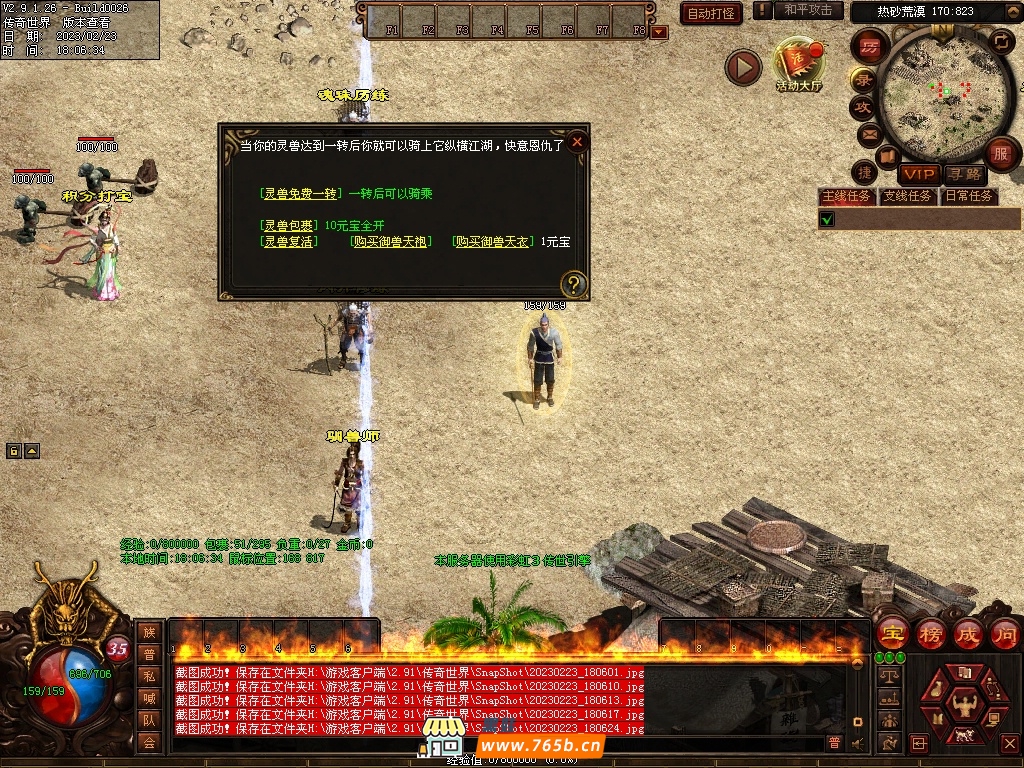Switch to the 支线任务 quest tab
Screen dimensions: 1024x768
click(x=907, y=196)
